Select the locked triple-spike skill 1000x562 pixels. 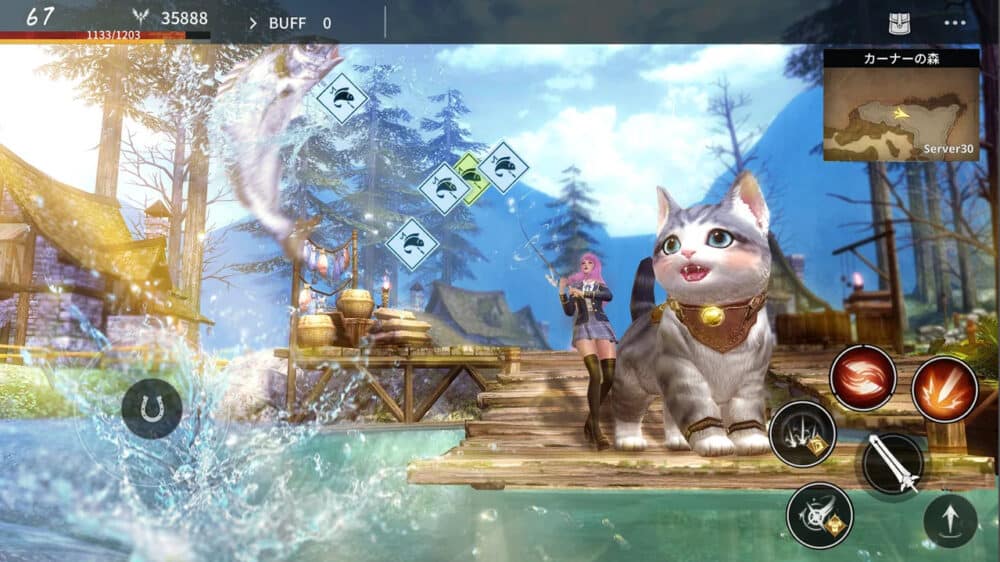802,434
